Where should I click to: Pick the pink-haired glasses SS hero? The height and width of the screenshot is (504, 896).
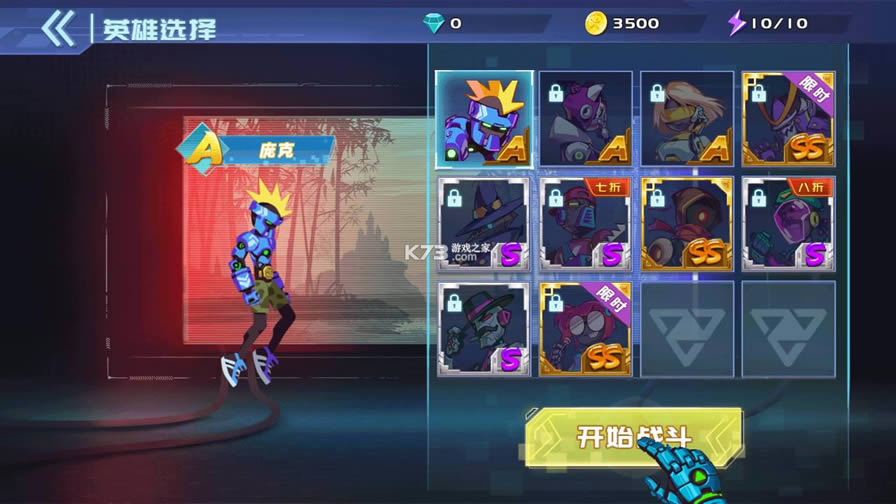(x=586, y=329)
